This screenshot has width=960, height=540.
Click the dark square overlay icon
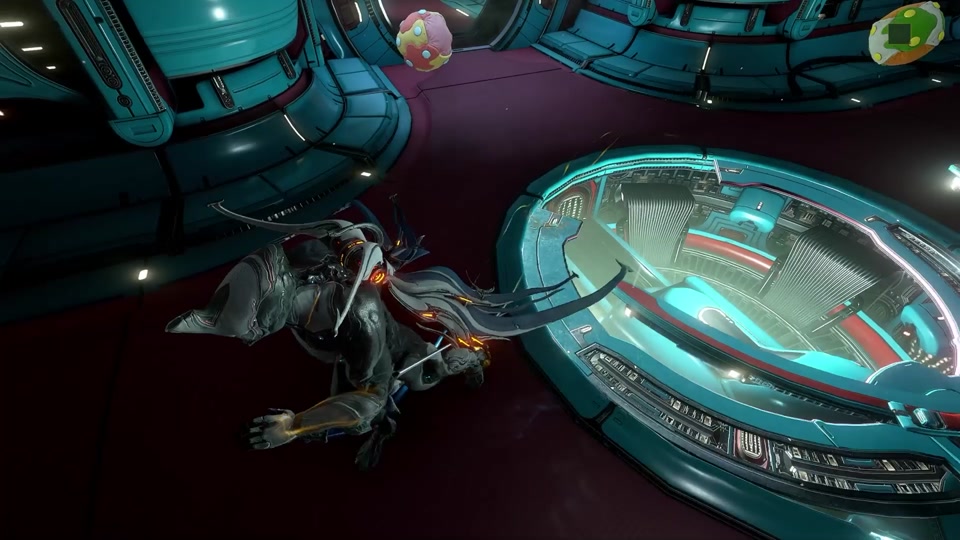coord(900,33)
